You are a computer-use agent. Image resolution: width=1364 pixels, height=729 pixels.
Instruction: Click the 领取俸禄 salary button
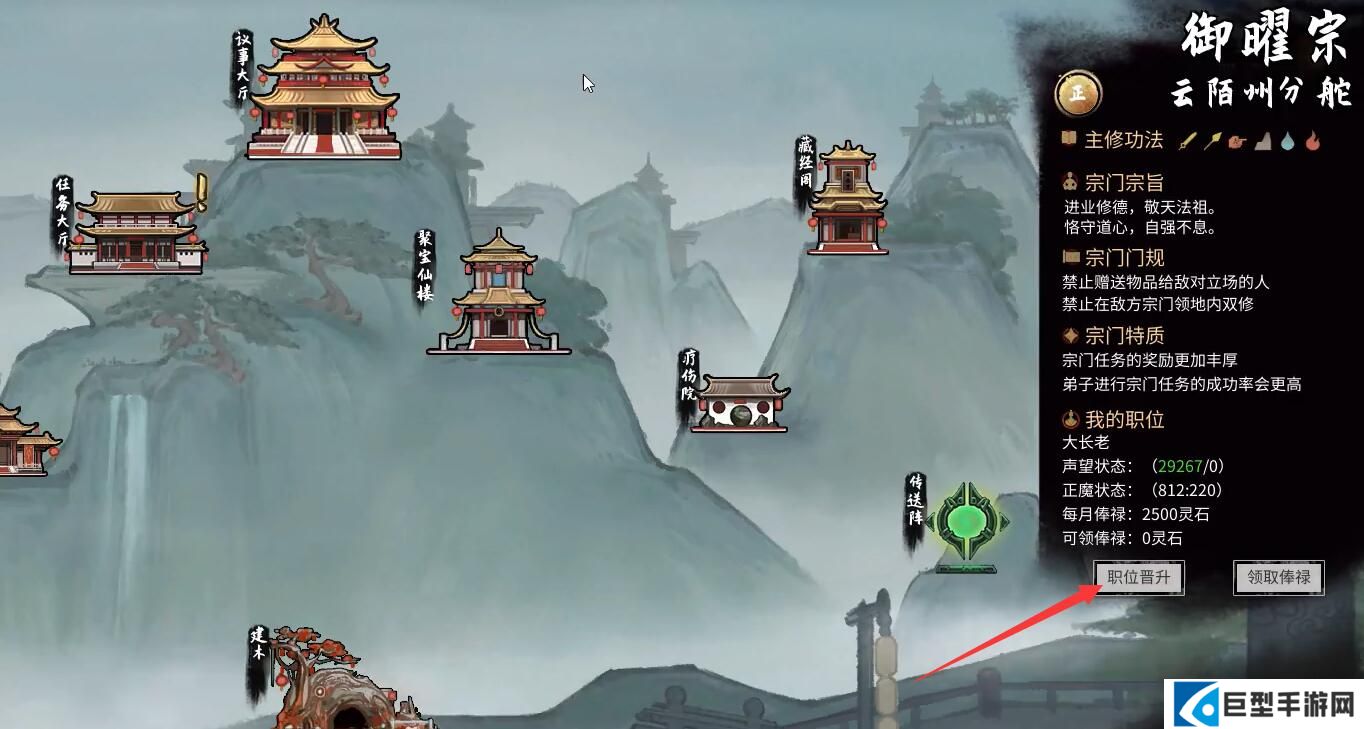1278,578
